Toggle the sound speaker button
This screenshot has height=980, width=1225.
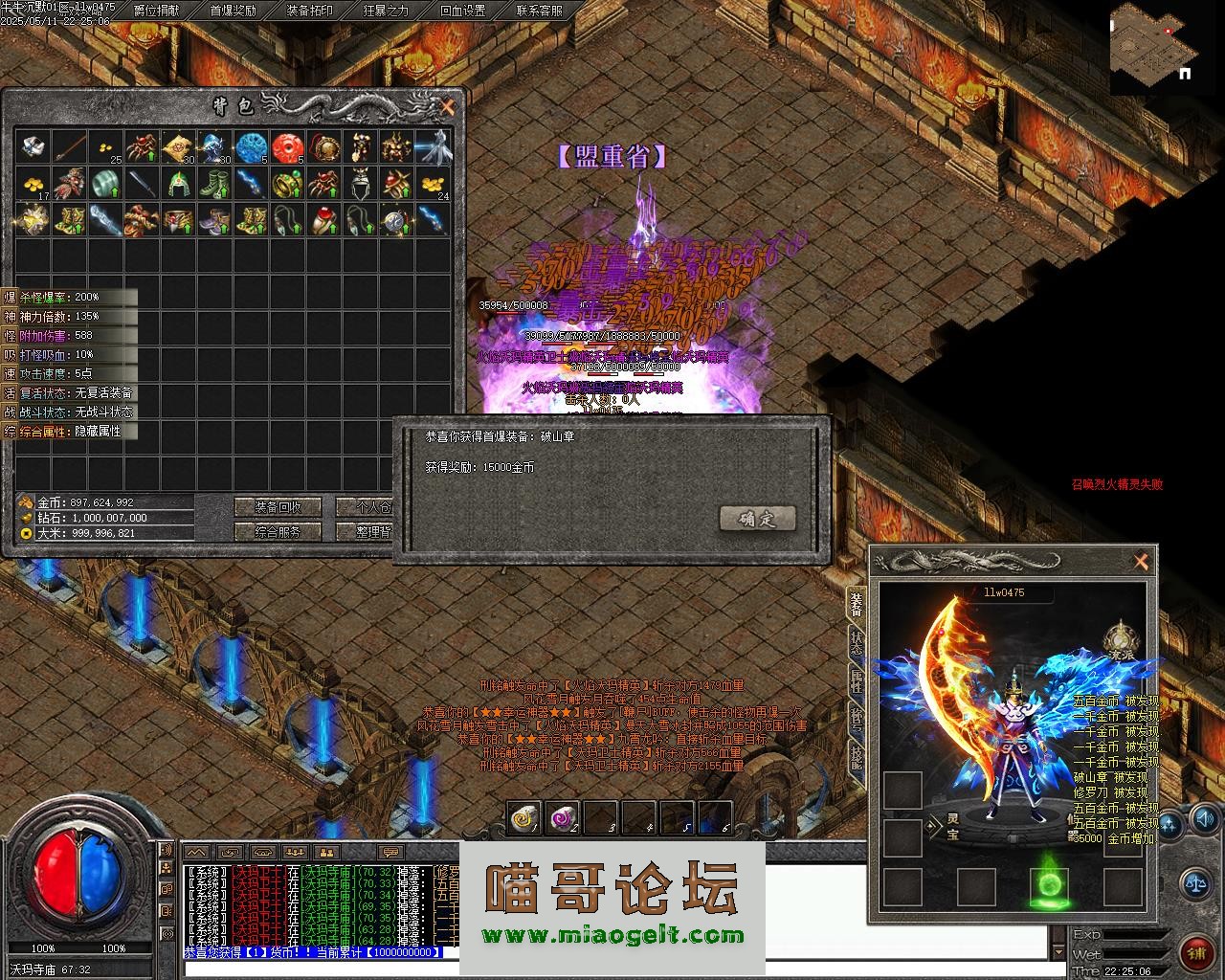(1204, 818)
